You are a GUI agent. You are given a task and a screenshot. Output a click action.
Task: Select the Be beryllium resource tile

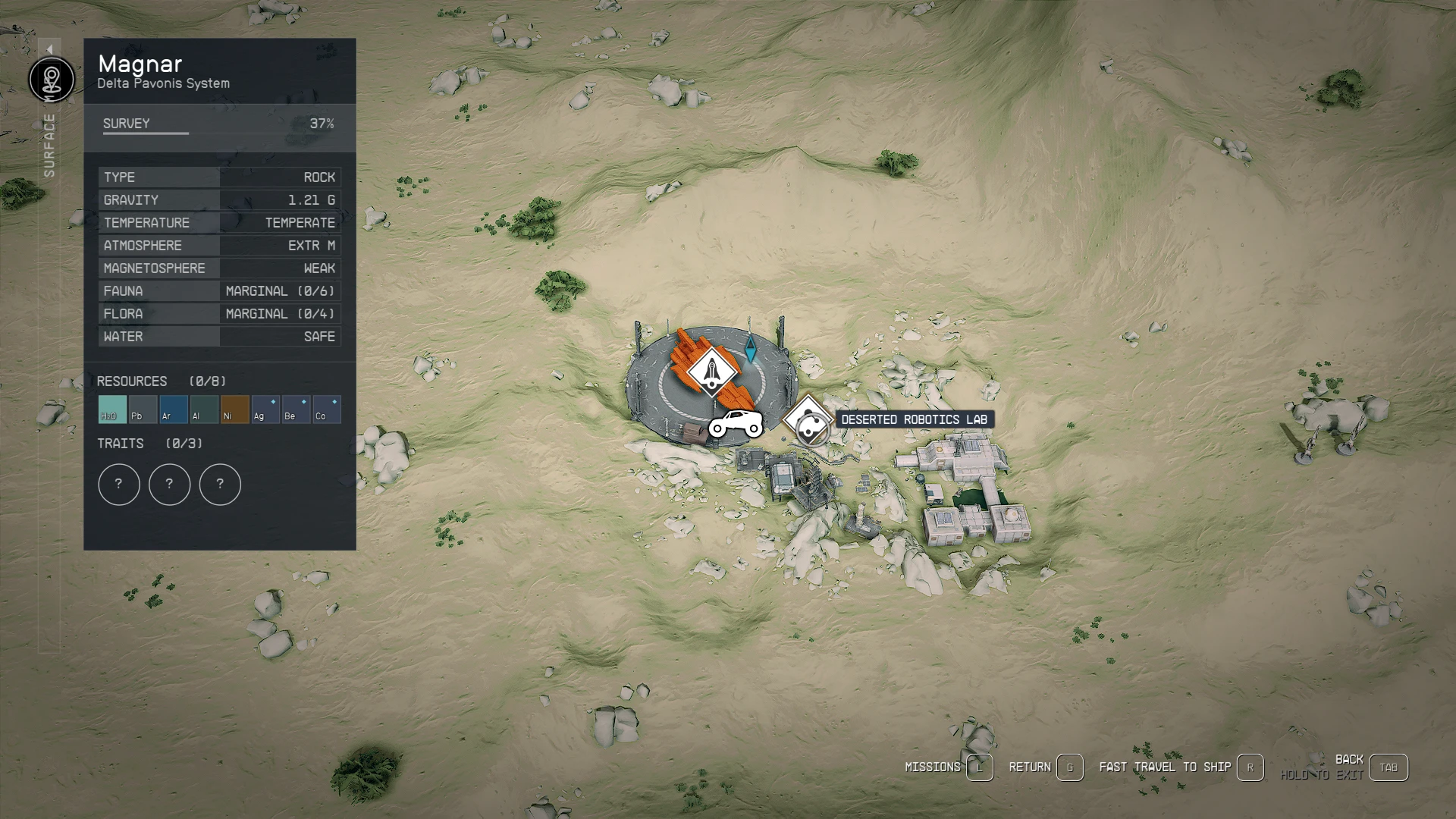(296, 409)
